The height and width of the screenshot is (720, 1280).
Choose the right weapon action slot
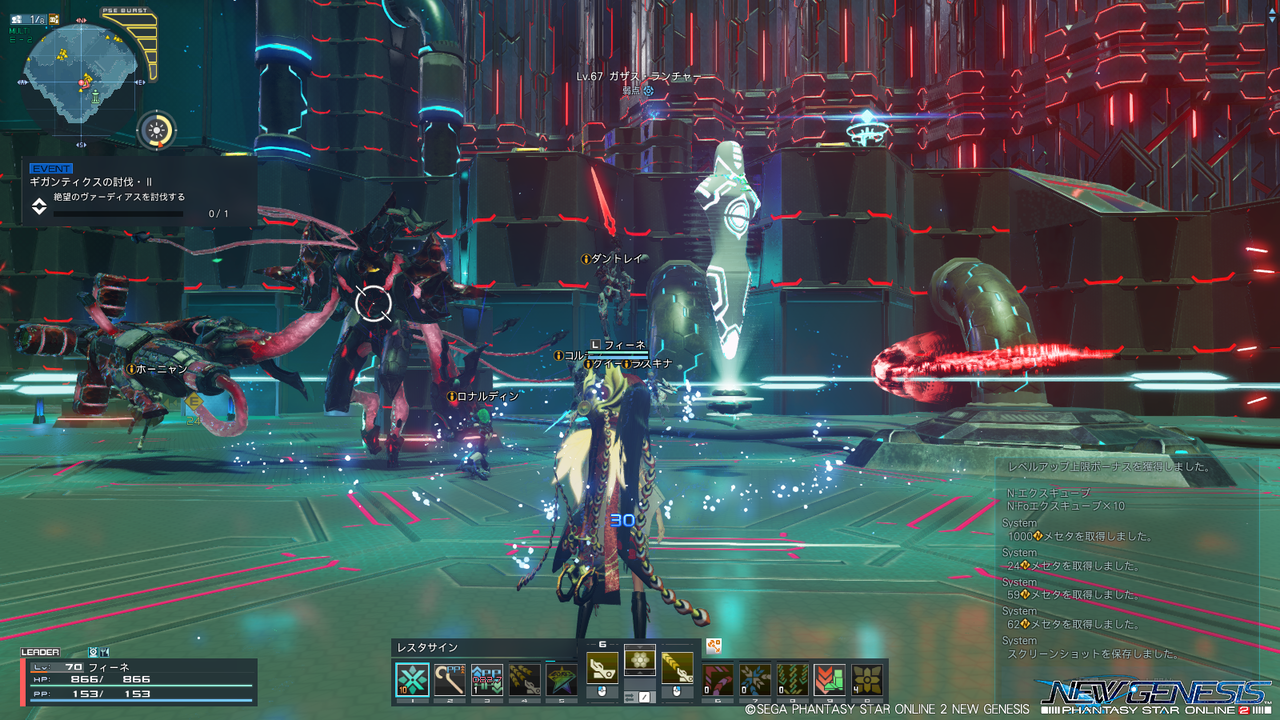click(677, 668)
